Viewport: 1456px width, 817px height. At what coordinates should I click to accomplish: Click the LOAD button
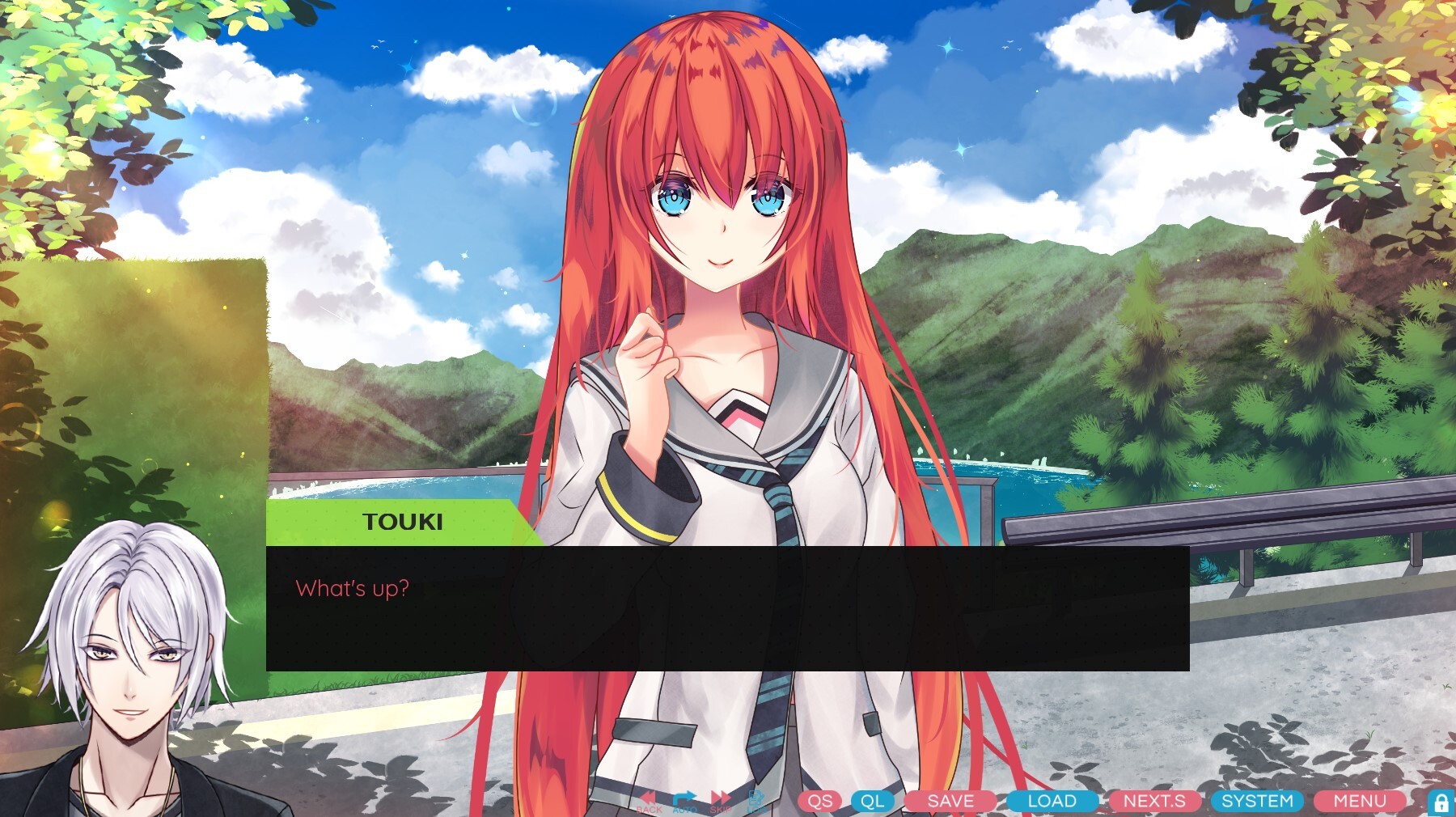pyautogui.click(x=1052, y=802)
